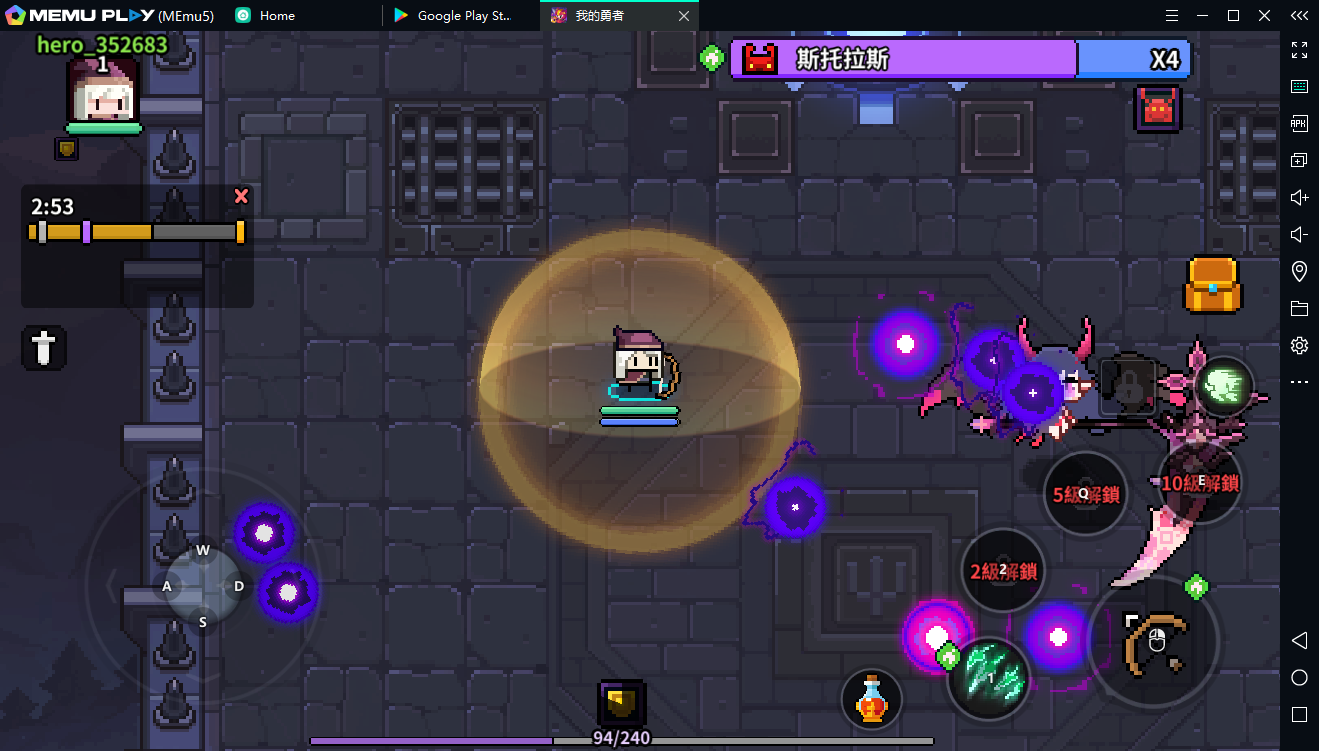The image size is (1319, 751).
Task: Fire the bow attack button
Action: (x=1154, y=639)
